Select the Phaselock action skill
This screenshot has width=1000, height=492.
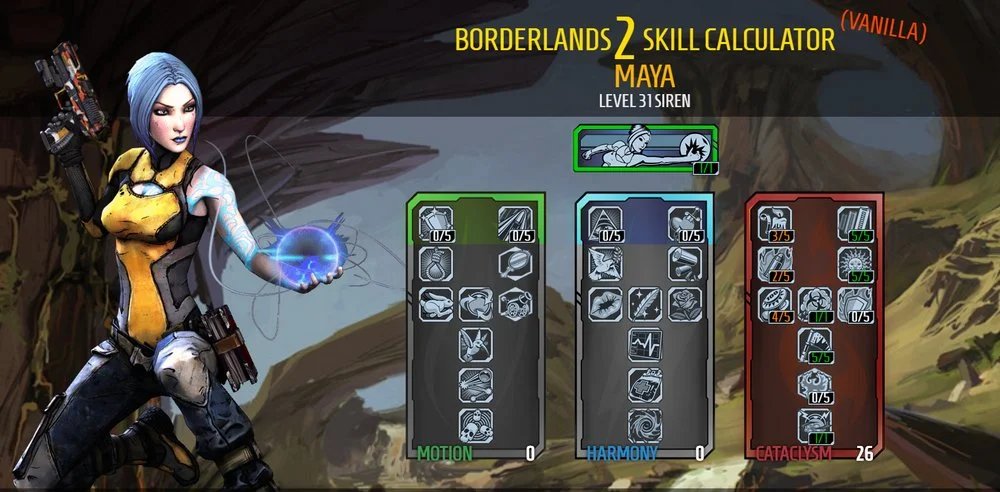[646, 148]
